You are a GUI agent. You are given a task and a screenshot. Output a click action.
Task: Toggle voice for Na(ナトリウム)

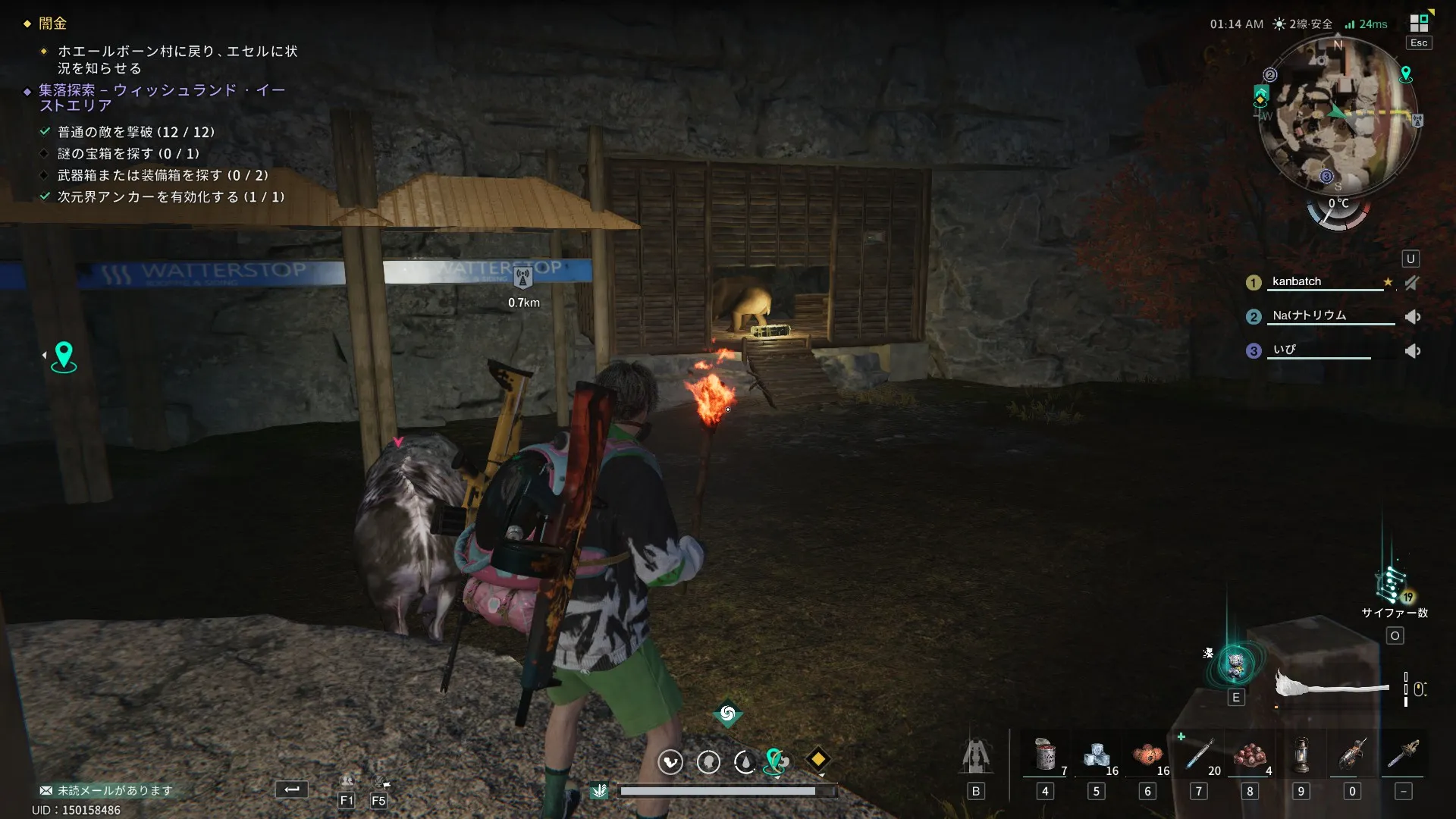point(1412,317)
